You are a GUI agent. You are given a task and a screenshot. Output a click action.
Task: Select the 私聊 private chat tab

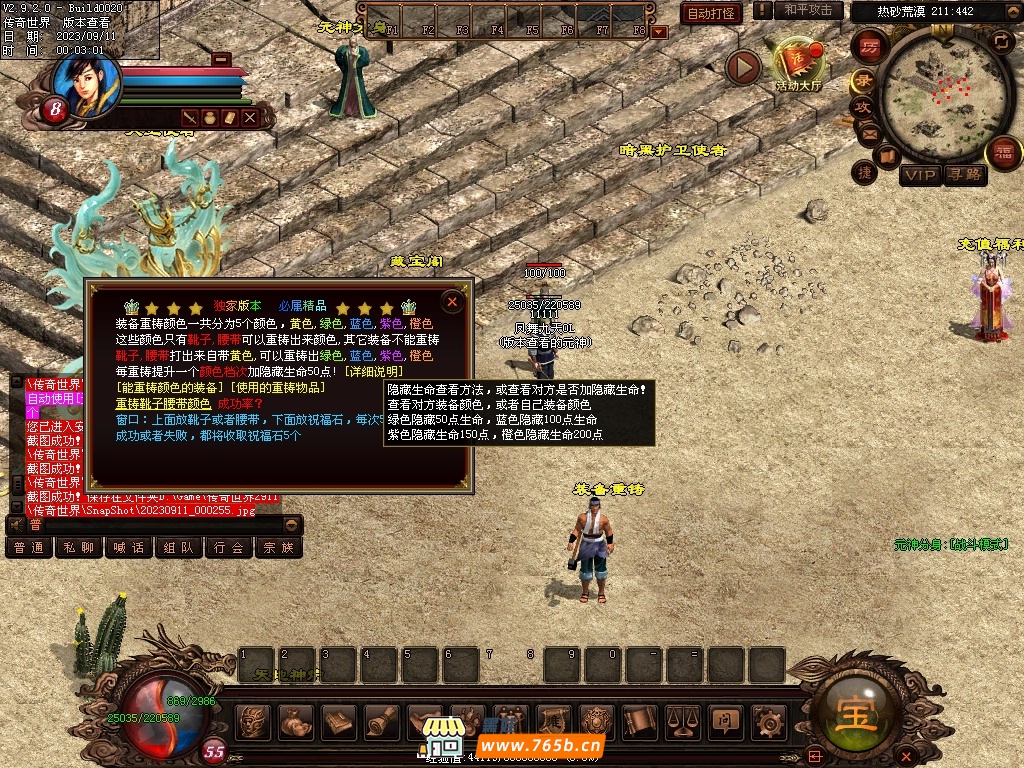79,548
